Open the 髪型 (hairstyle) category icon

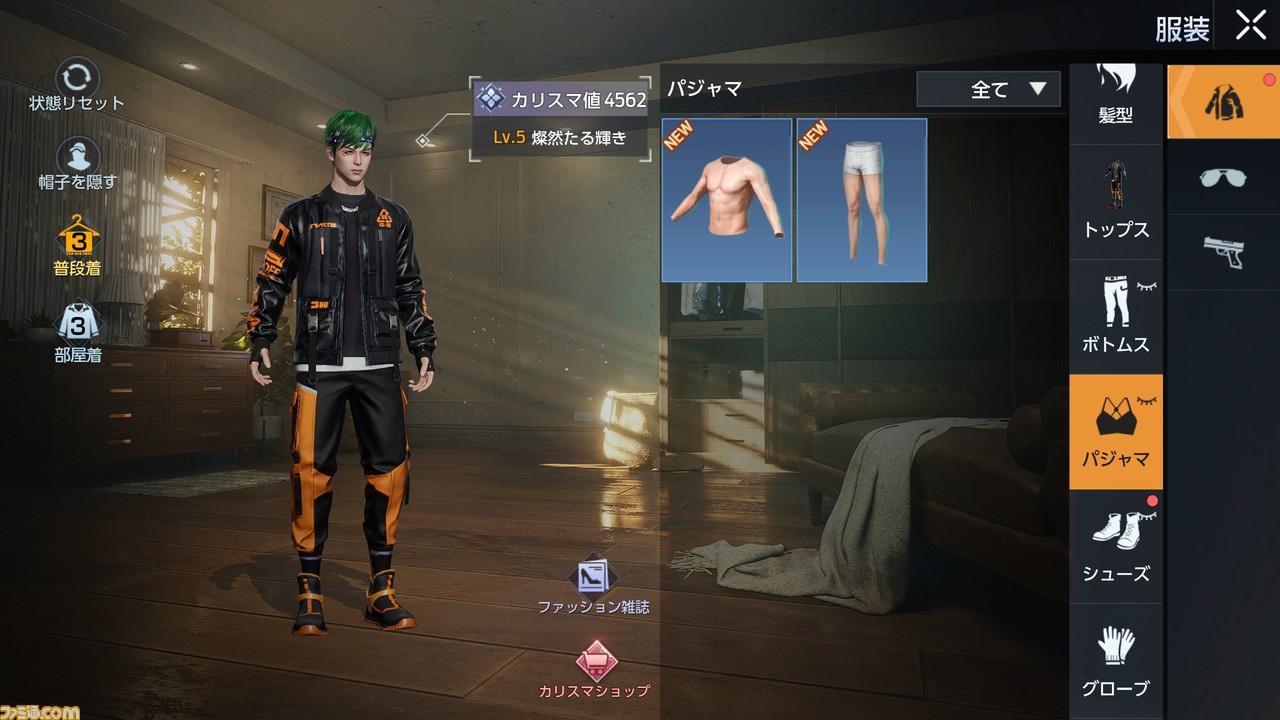[1115, 90]
